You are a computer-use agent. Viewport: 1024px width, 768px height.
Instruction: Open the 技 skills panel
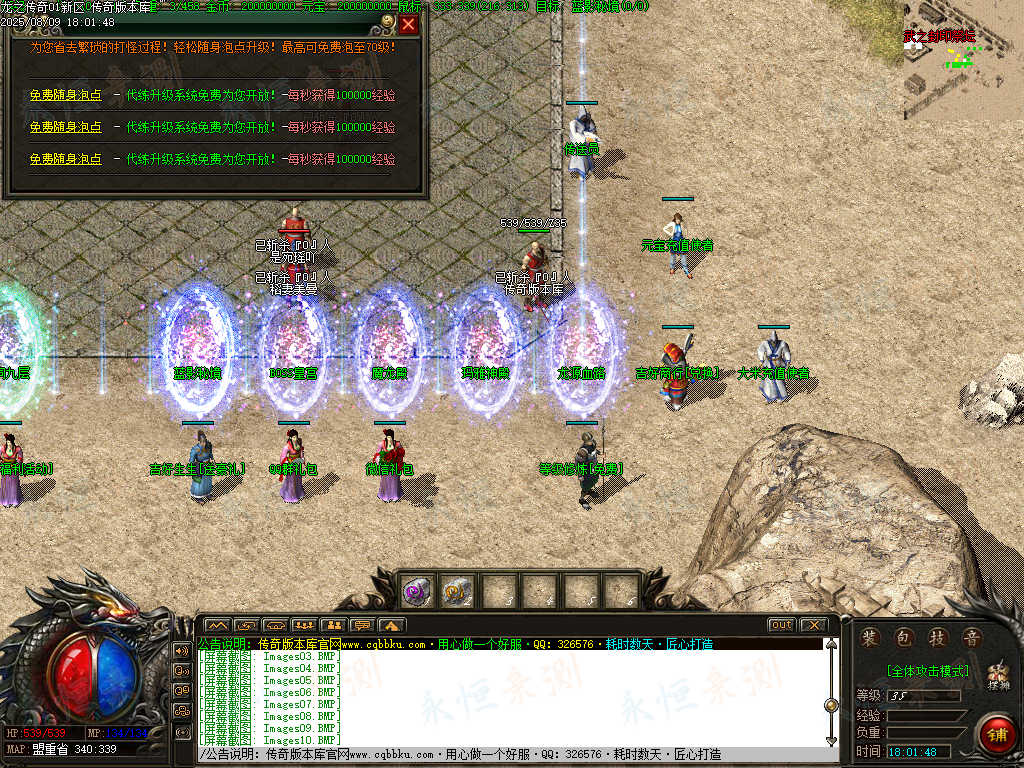(937, 638)
